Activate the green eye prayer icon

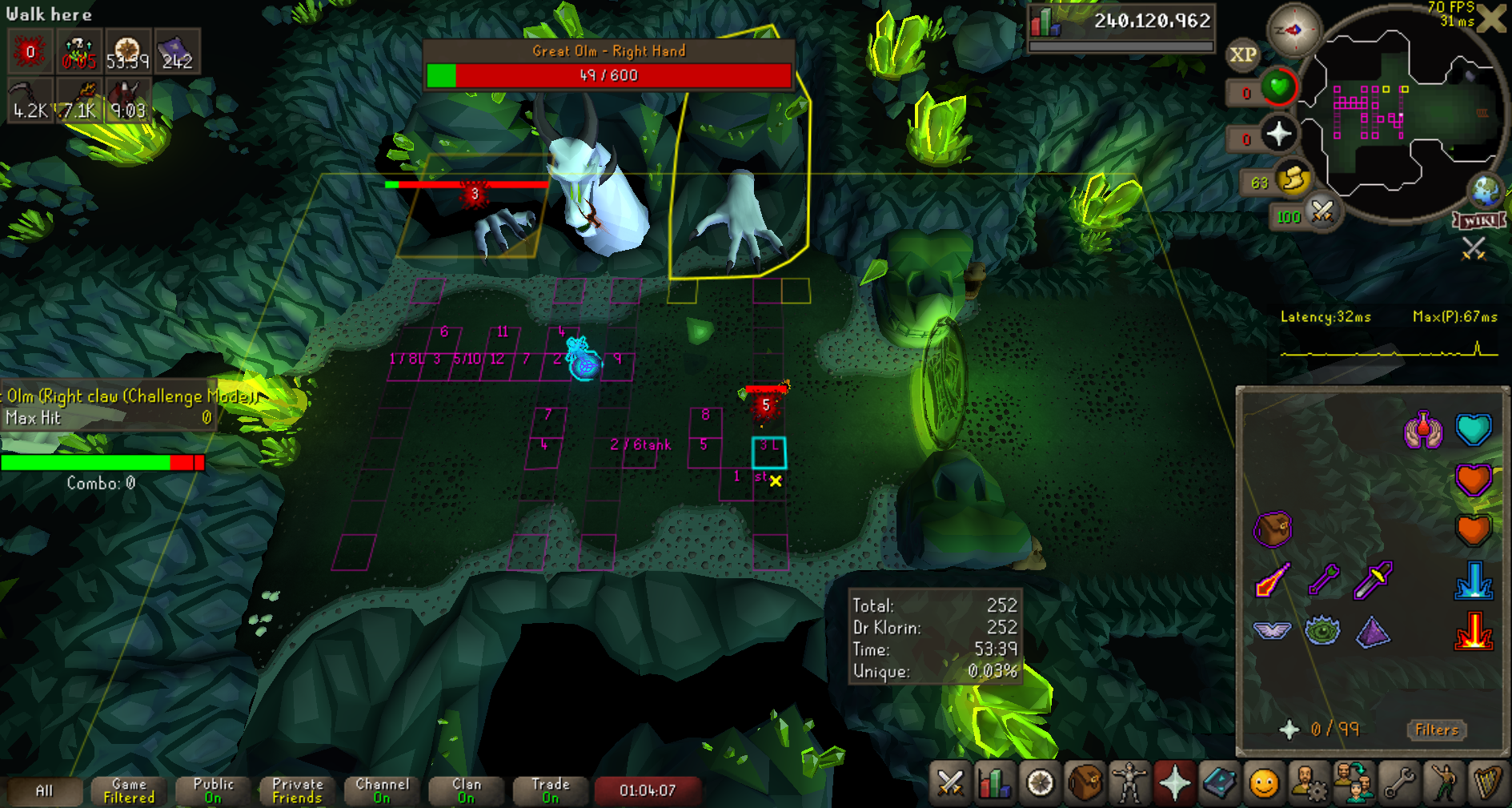[x=1322, y=630]
